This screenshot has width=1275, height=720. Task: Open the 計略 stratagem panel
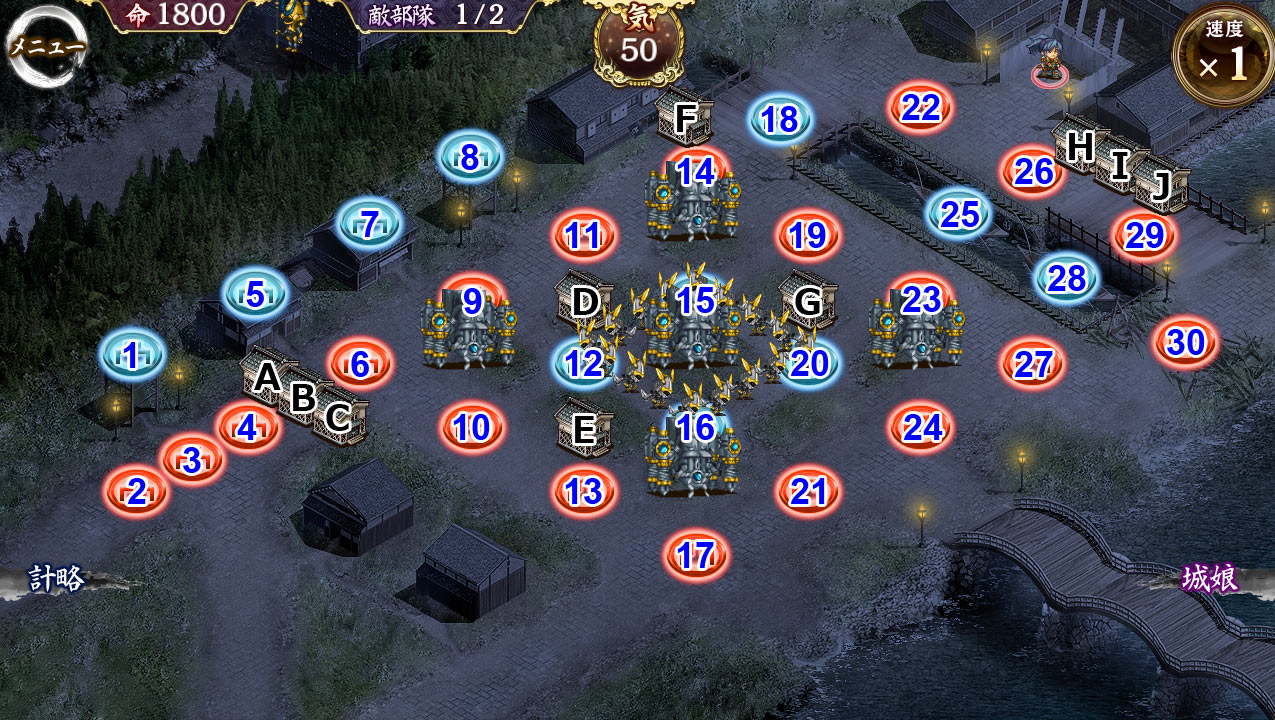(56, 579)
